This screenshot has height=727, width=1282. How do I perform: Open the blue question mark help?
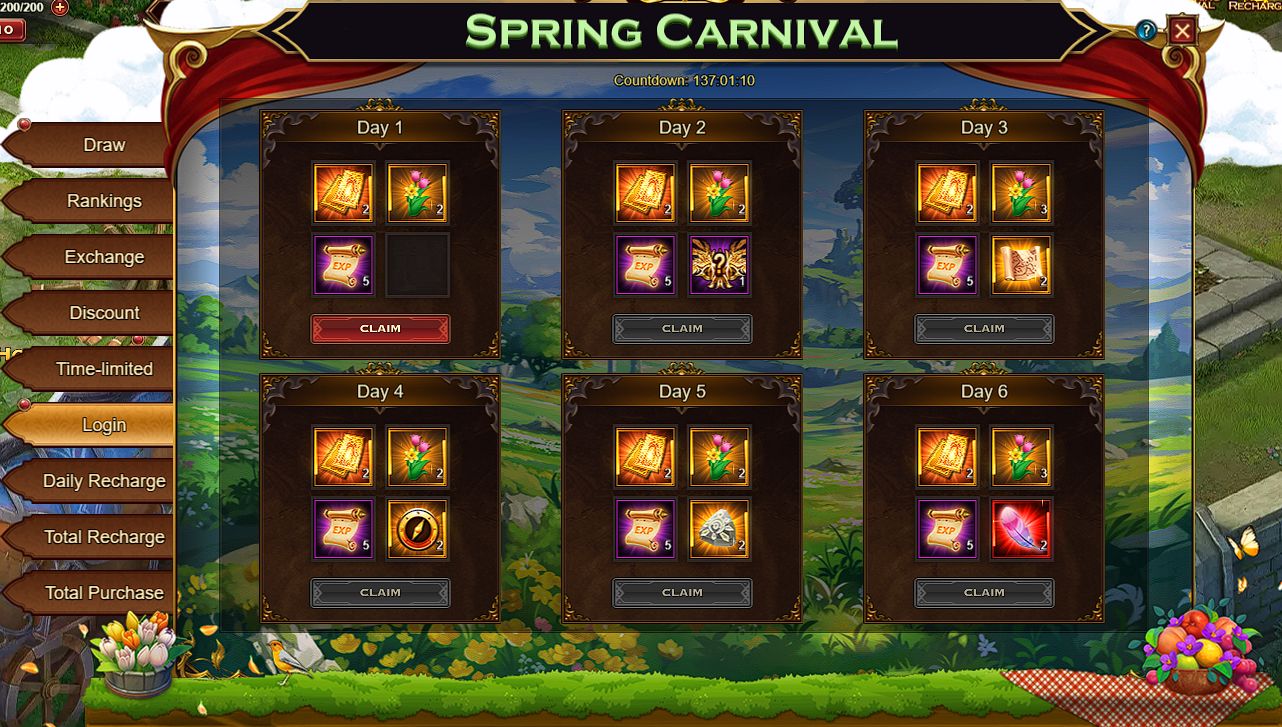click(1146, 31)
